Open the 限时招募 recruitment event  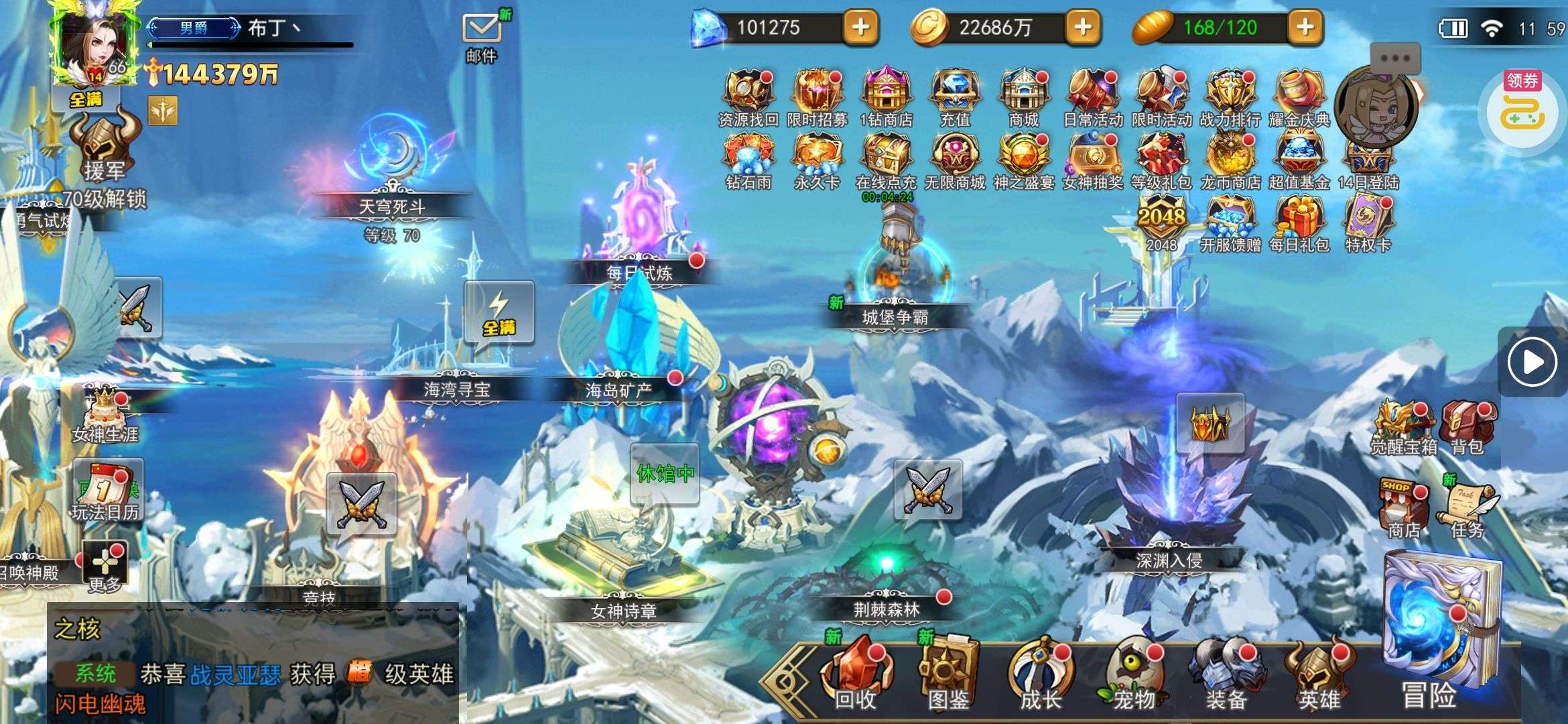[x=816, y=94]
